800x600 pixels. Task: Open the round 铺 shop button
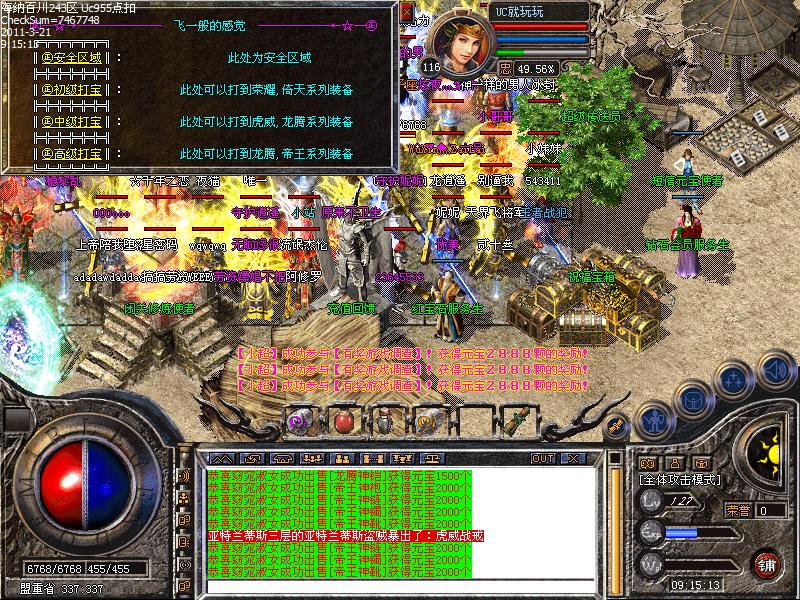(x=767, y=563)
